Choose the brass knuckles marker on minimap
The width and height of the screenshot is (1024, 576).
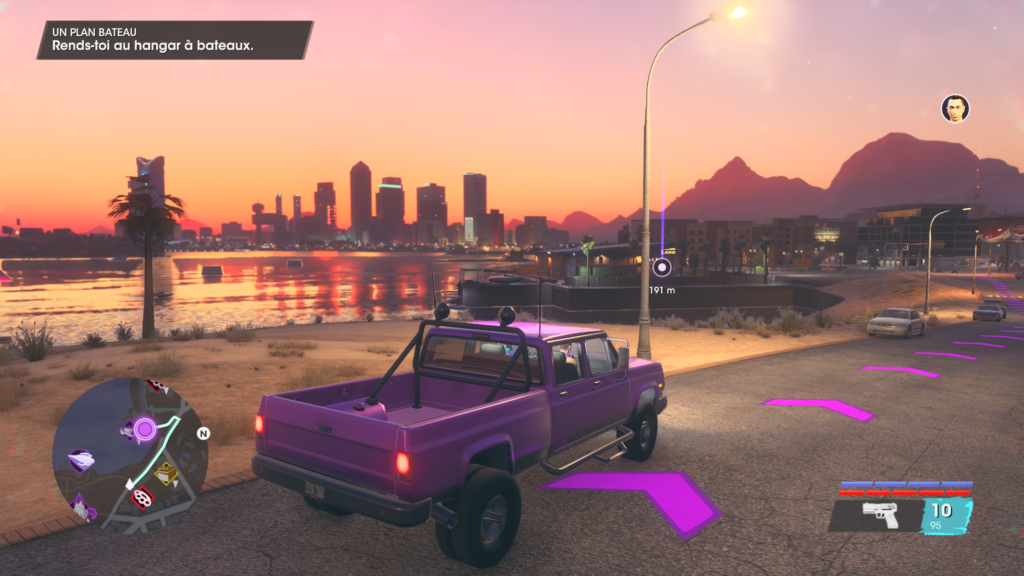(x=143, y=495)
